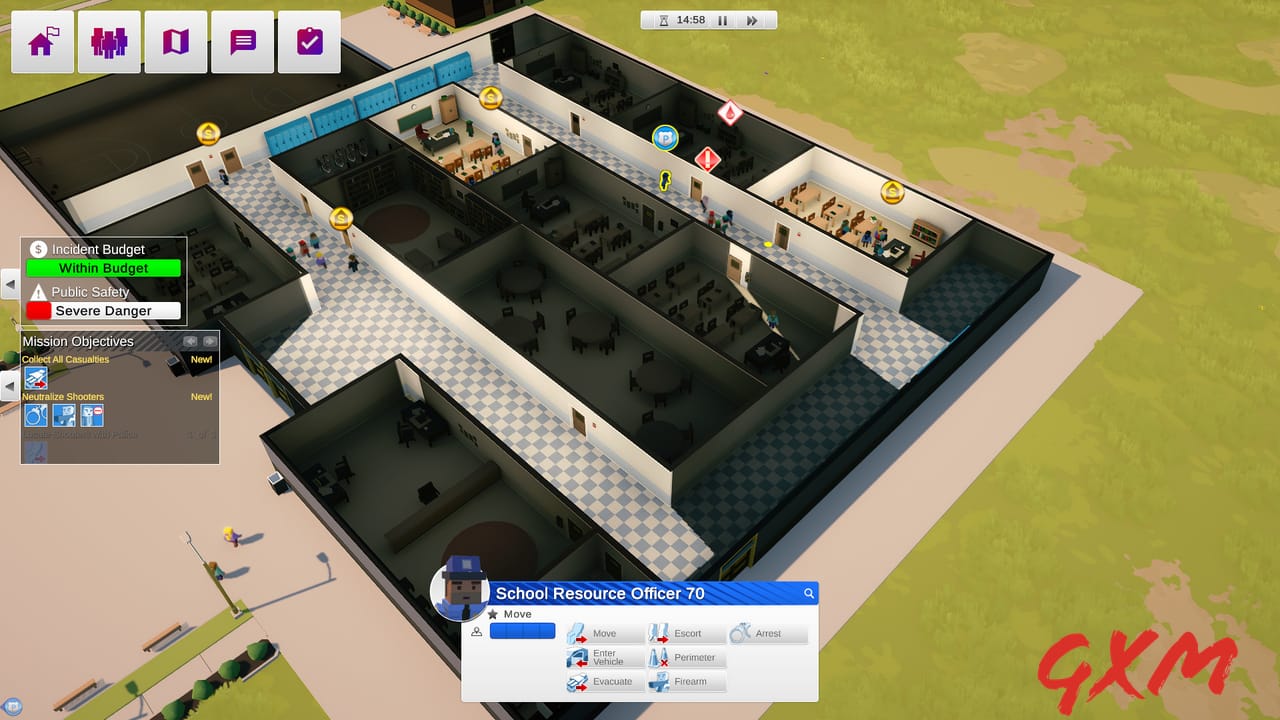Open the map view icon
1280x720 pixels.
pyautogui.click(x=175, y=41)
